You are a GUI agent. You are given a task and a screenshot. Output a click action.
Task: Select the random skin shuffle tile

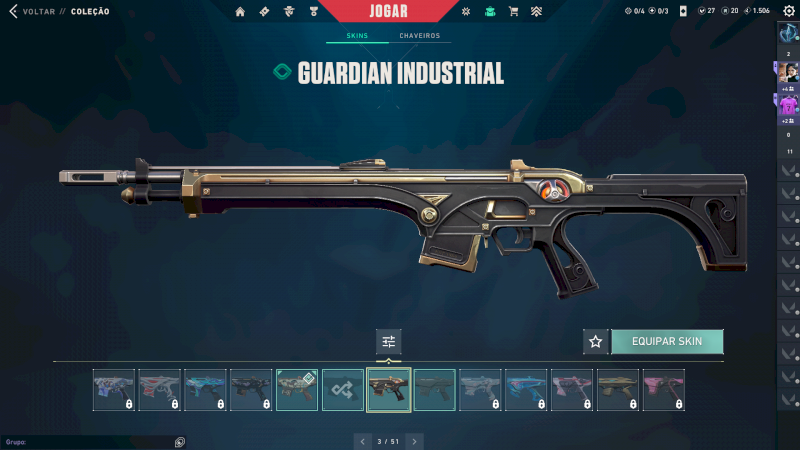click(x=343, y=390)
